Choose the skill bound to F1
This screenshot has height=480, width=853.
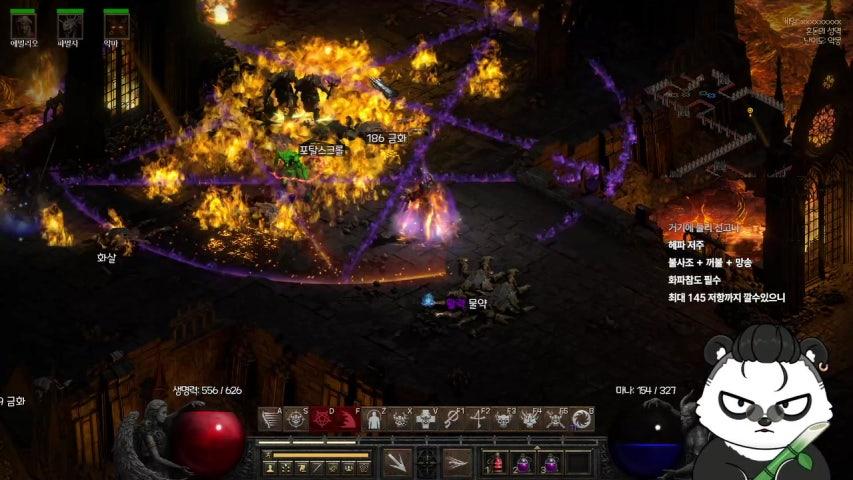click(452, 420)
